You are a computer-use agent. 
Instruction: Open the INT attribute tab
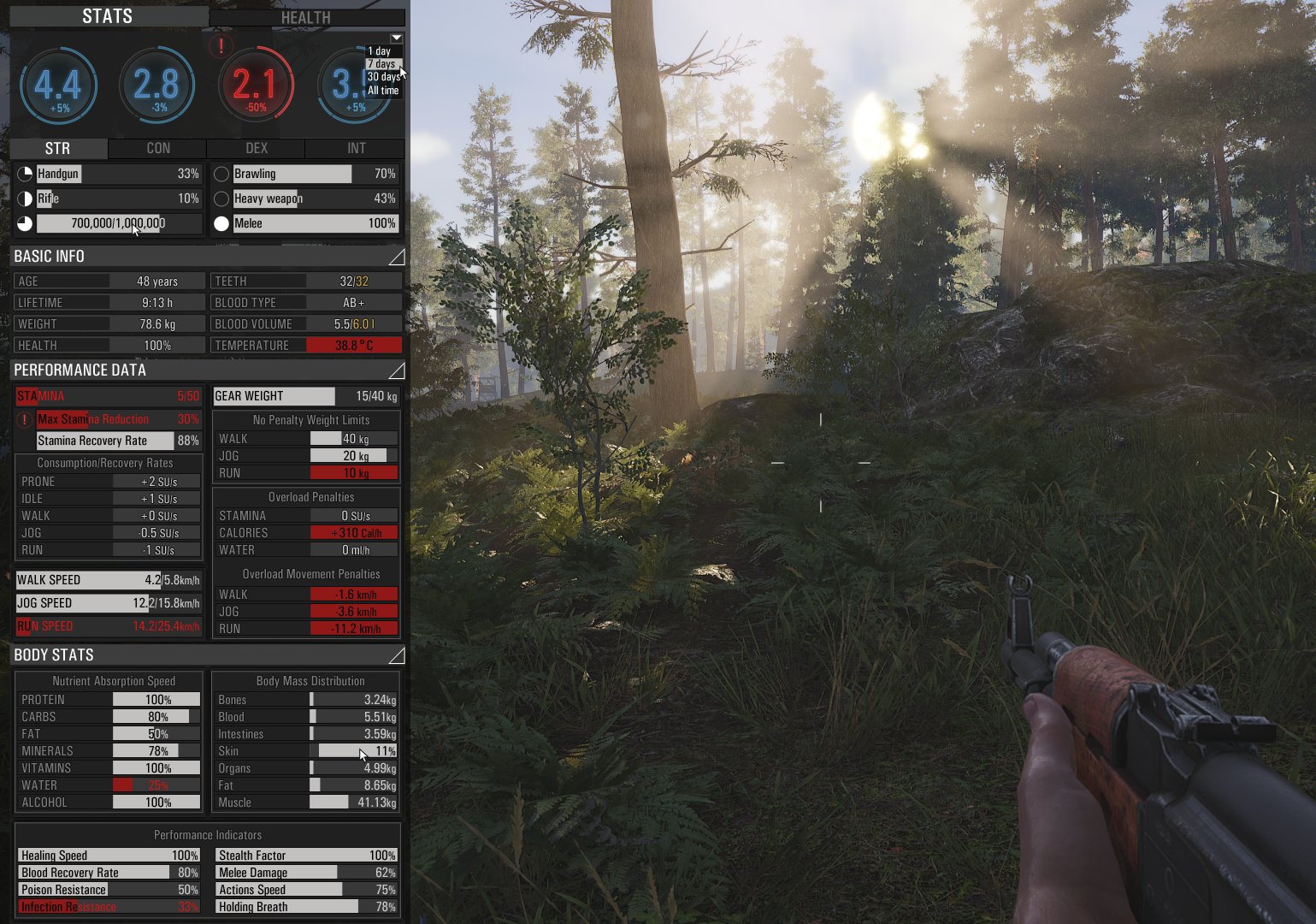pos(356,148)
